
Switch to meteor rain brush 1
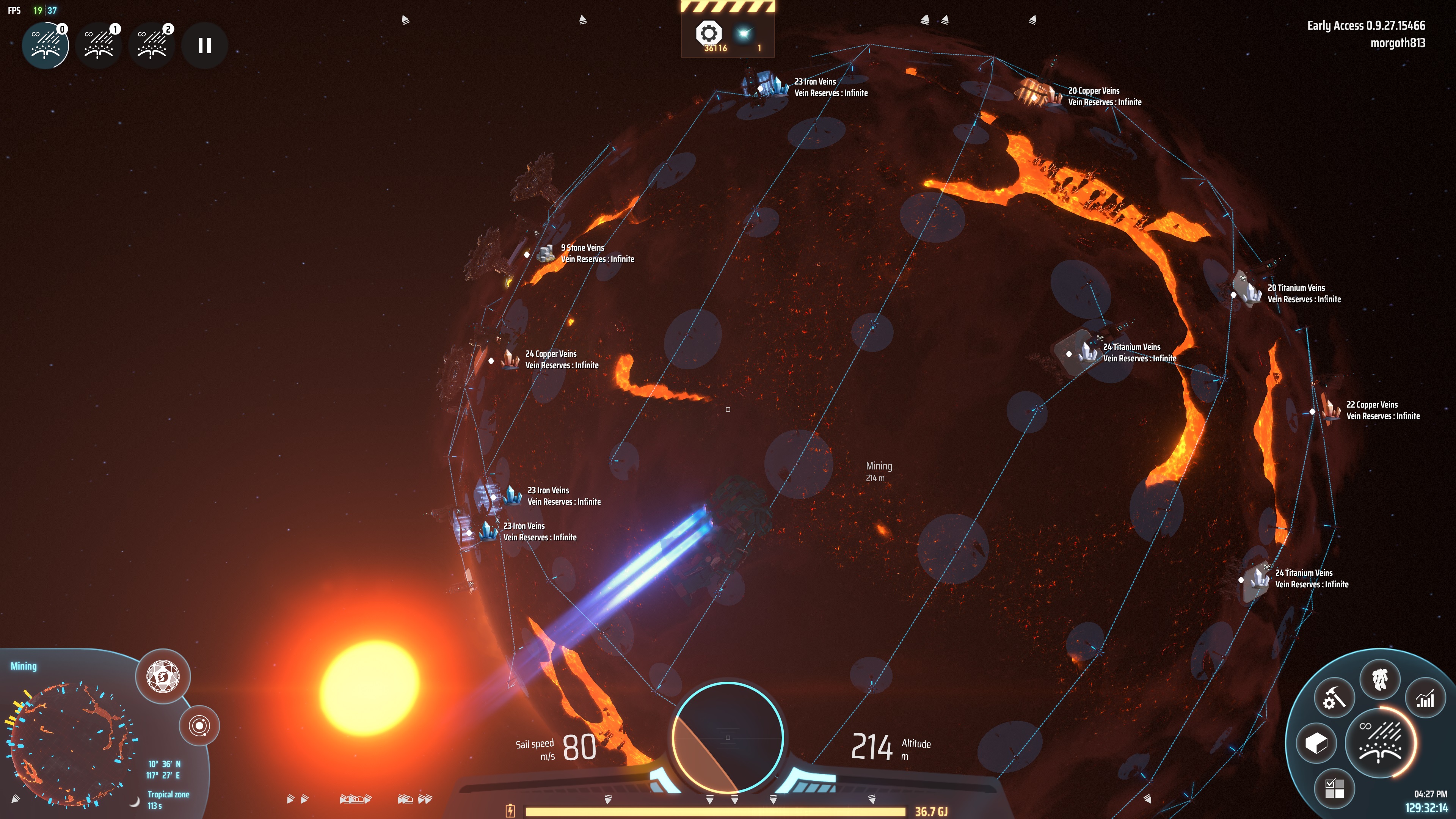tap(98, 45)
